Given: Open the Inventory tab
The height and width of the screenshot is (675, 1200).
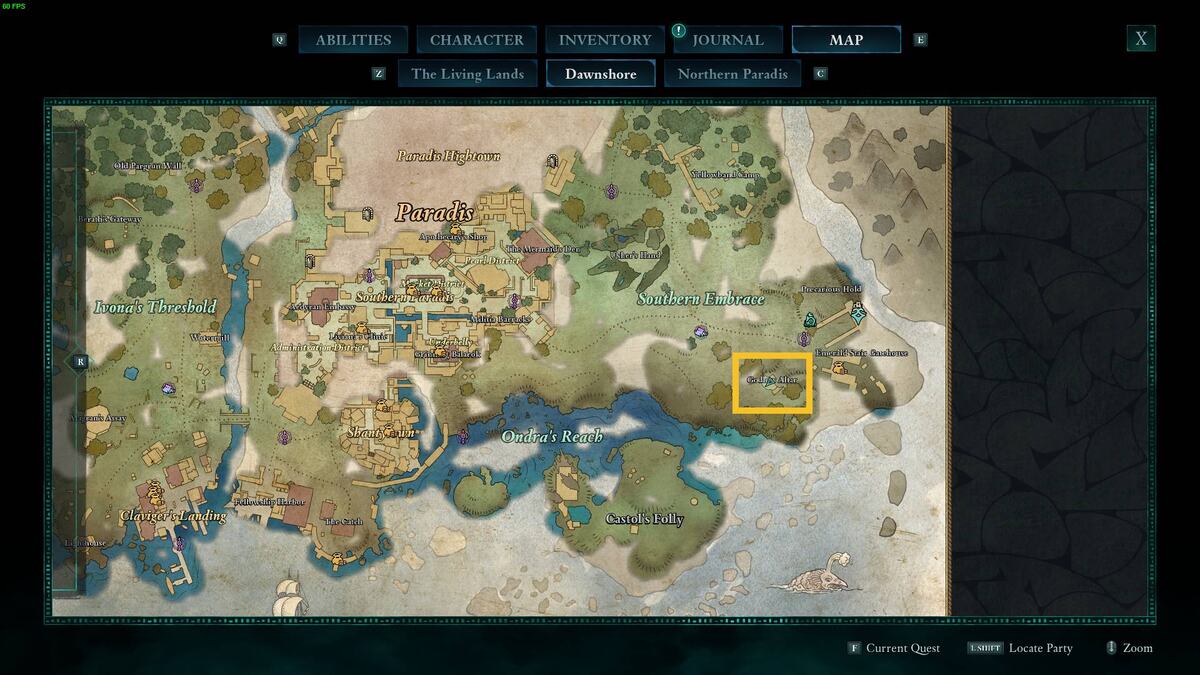Looking at the screenshot, I should tap(604, 40).
